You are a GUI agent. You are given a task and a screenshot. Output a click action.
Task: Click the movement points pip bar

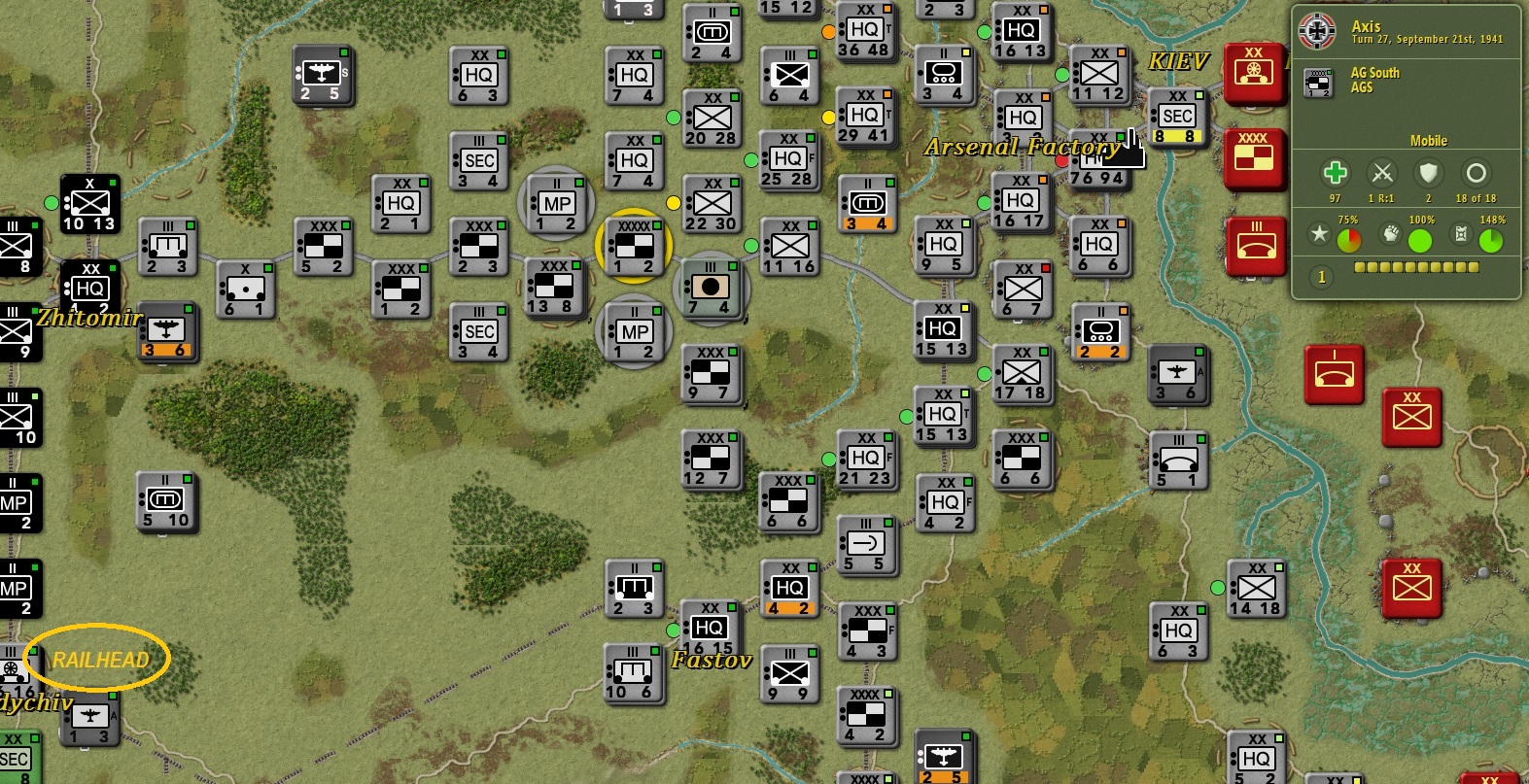1417,269
